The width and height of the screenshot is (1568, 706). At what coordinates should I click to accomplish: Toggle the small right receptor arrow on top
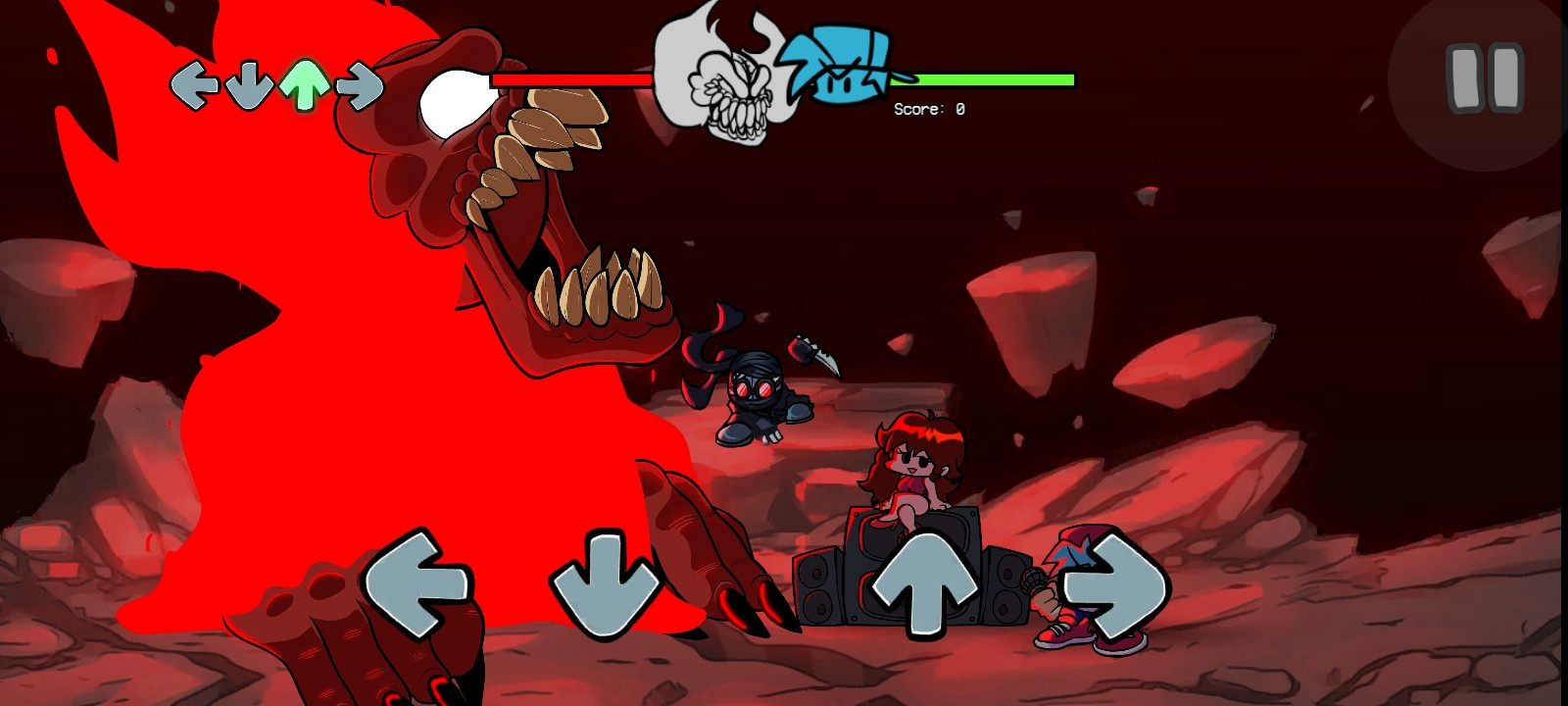click(x=358, y=83)
